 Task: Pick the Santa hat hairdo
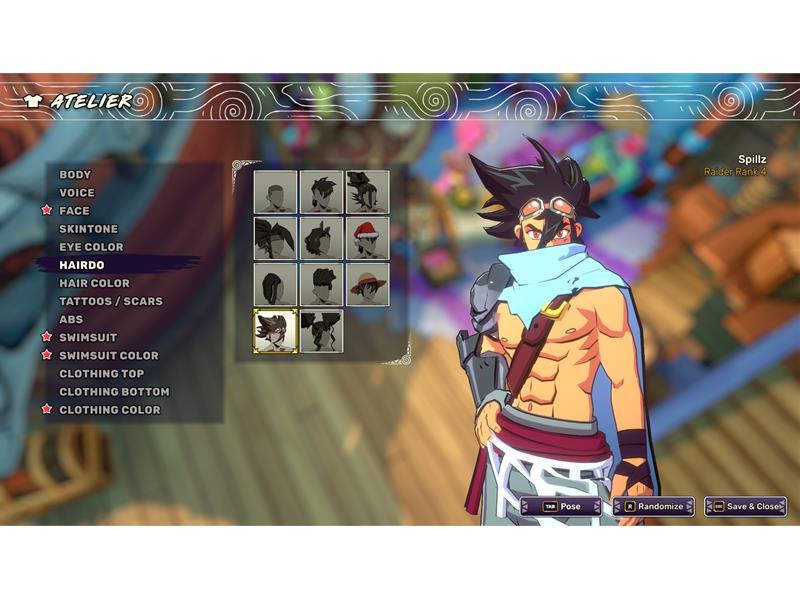pos(368,238)
